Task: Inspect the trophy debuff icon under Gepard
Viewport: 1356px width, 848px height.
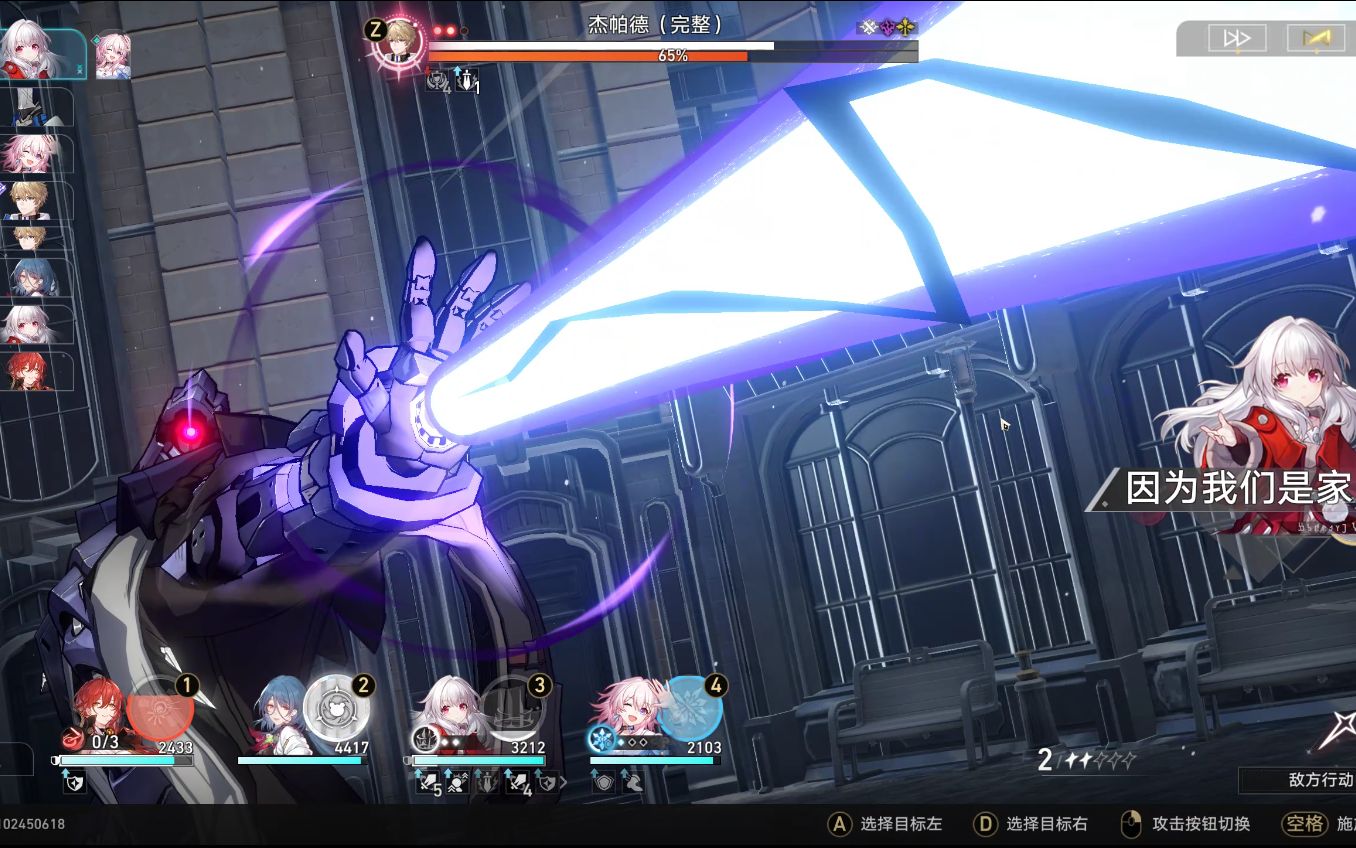Action: [x=436, y=80]
